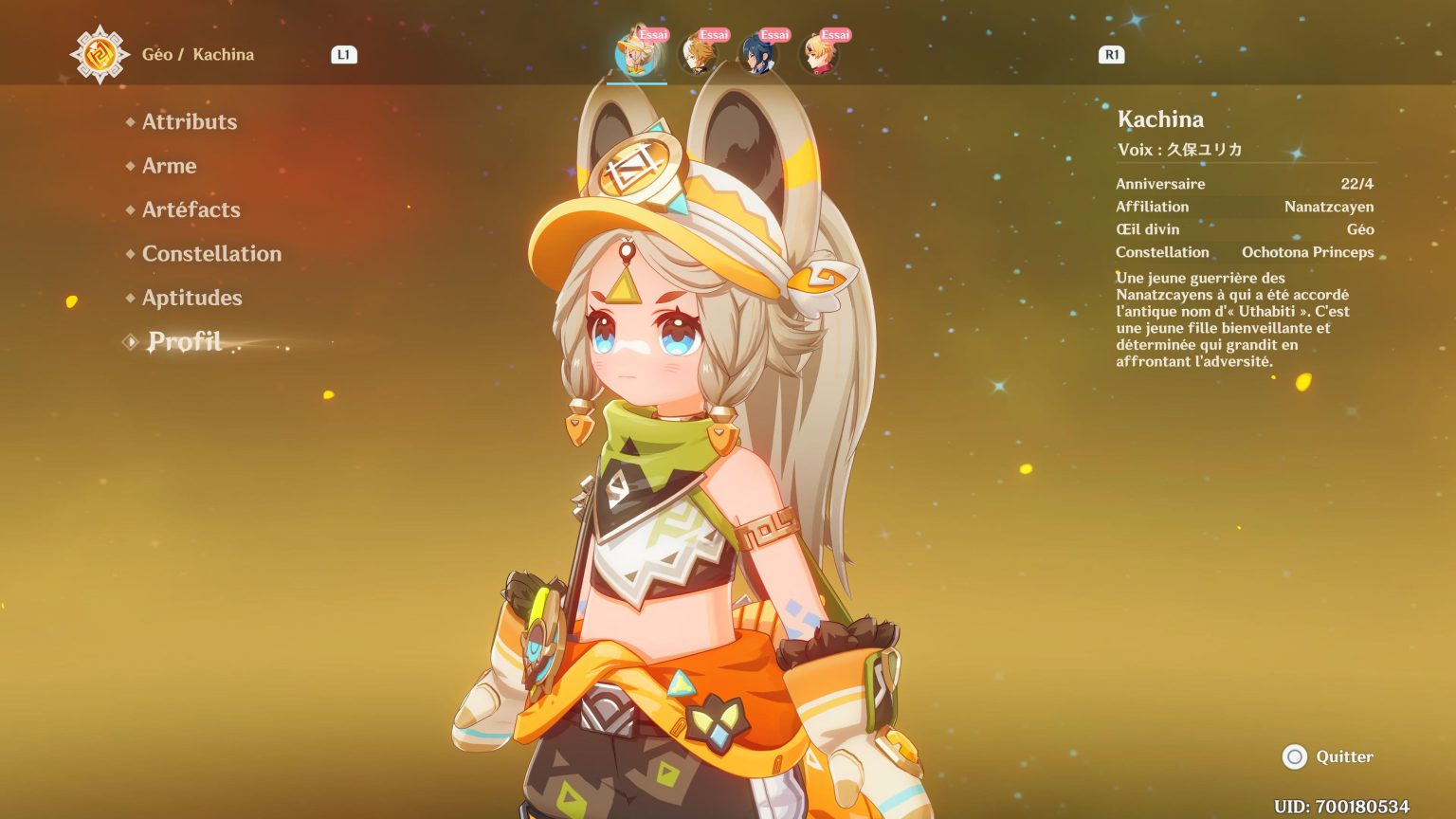
Task: Click the L1 shoulder button icon
Action: pyautogui.click(x=344, y=54)
